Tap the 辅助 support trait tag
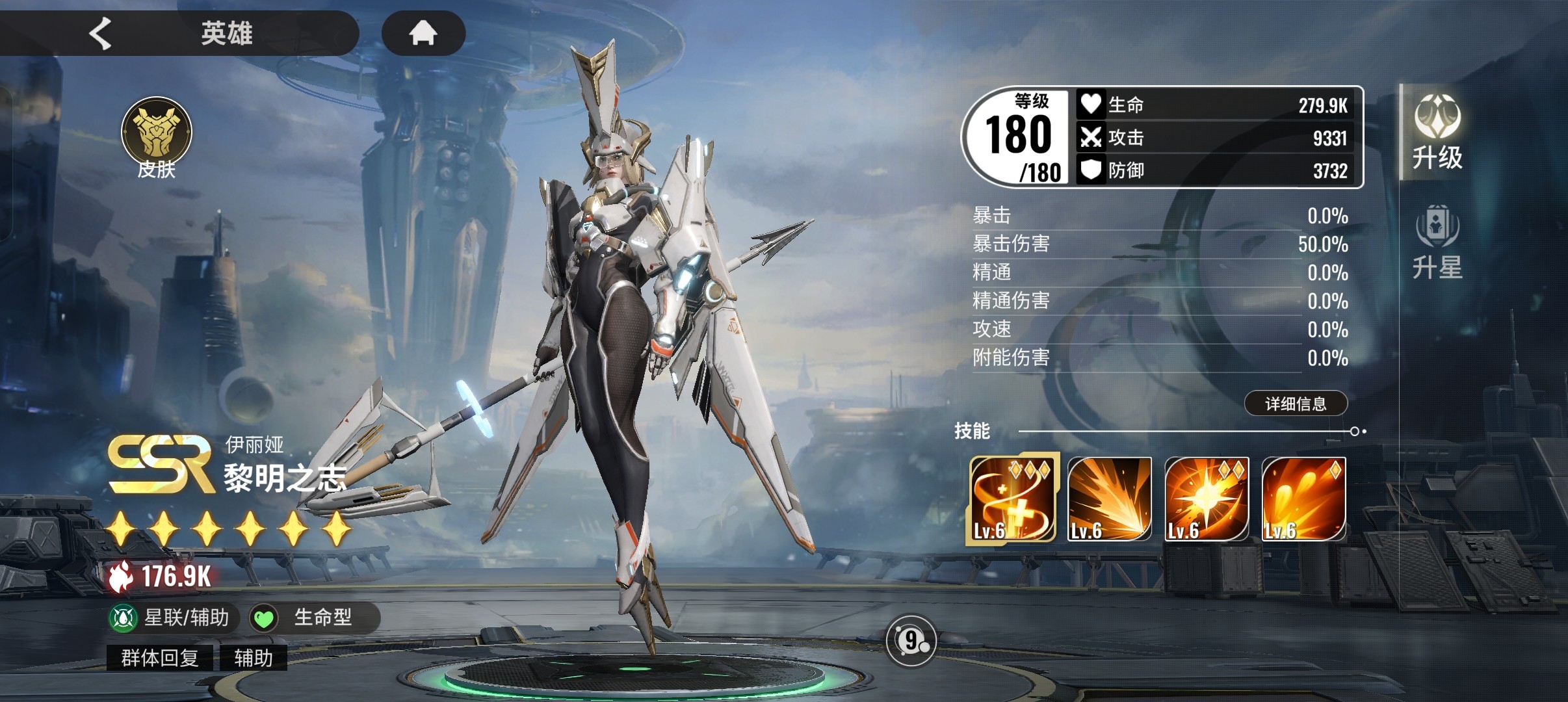The image size is (1568, 702). [253, 658]
